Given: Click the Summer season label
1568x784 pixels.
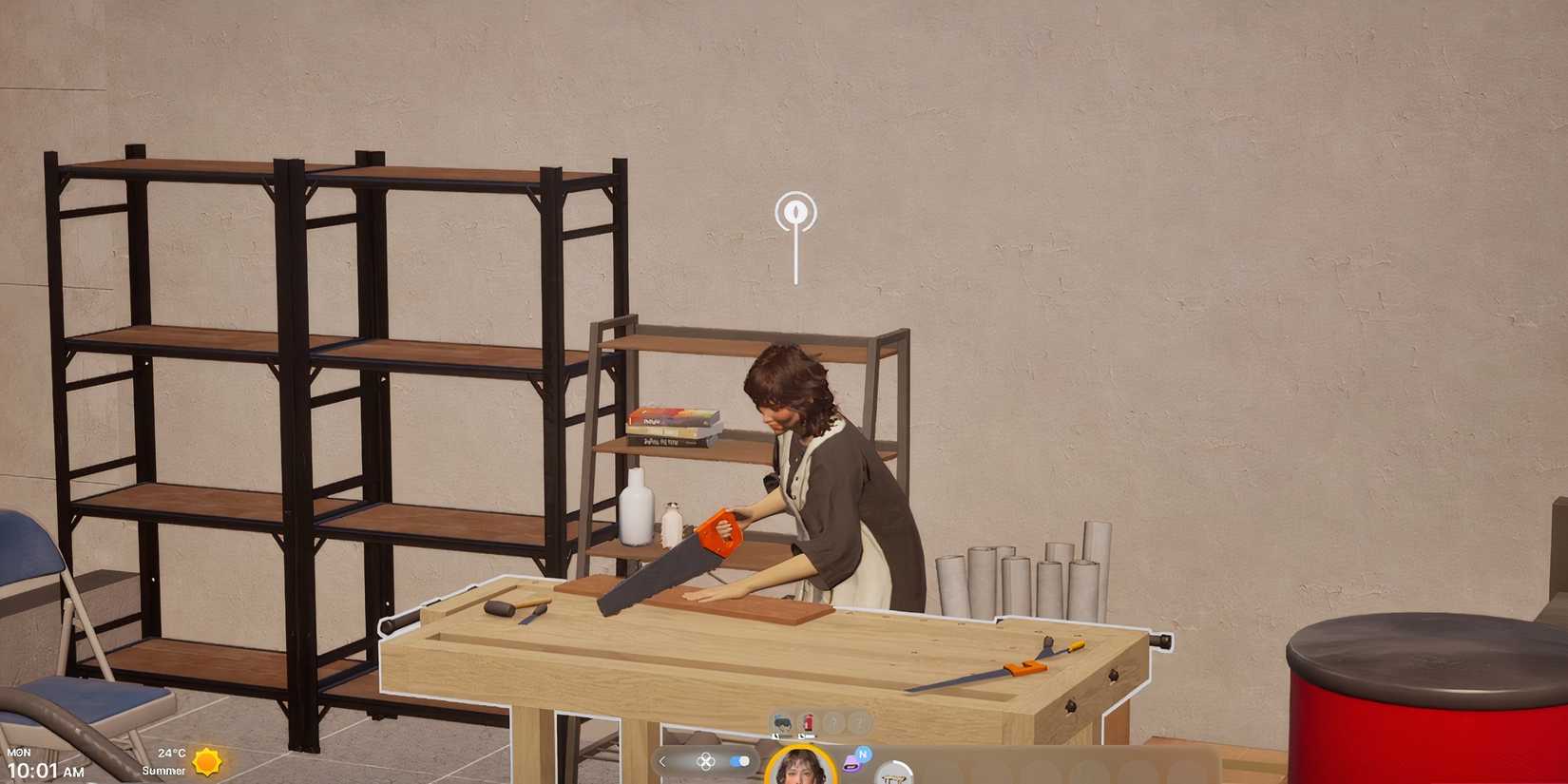Looking at the screenshot, I should pos(162,771).
